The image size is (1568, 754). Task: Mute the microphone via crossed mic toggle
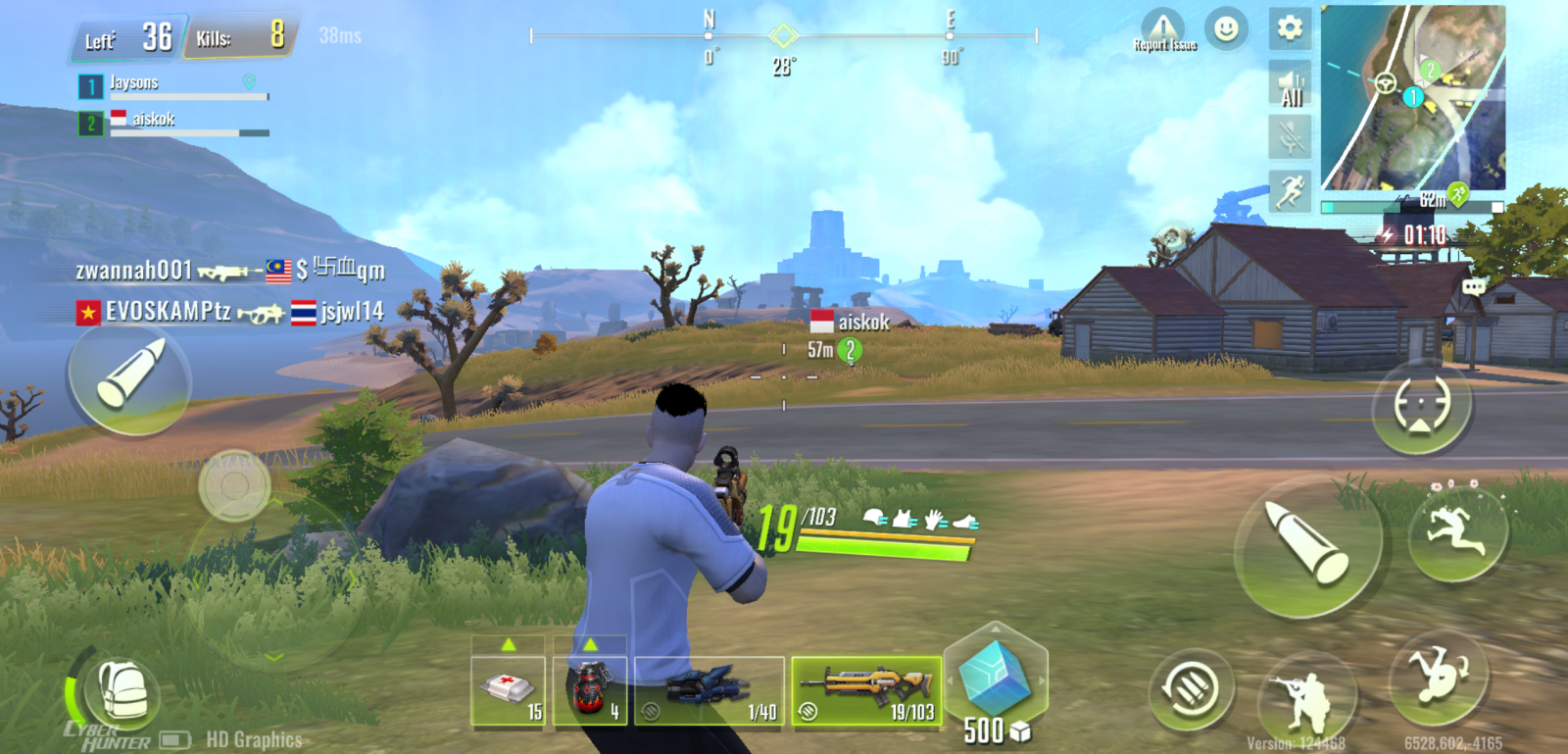pos(1292,134)
